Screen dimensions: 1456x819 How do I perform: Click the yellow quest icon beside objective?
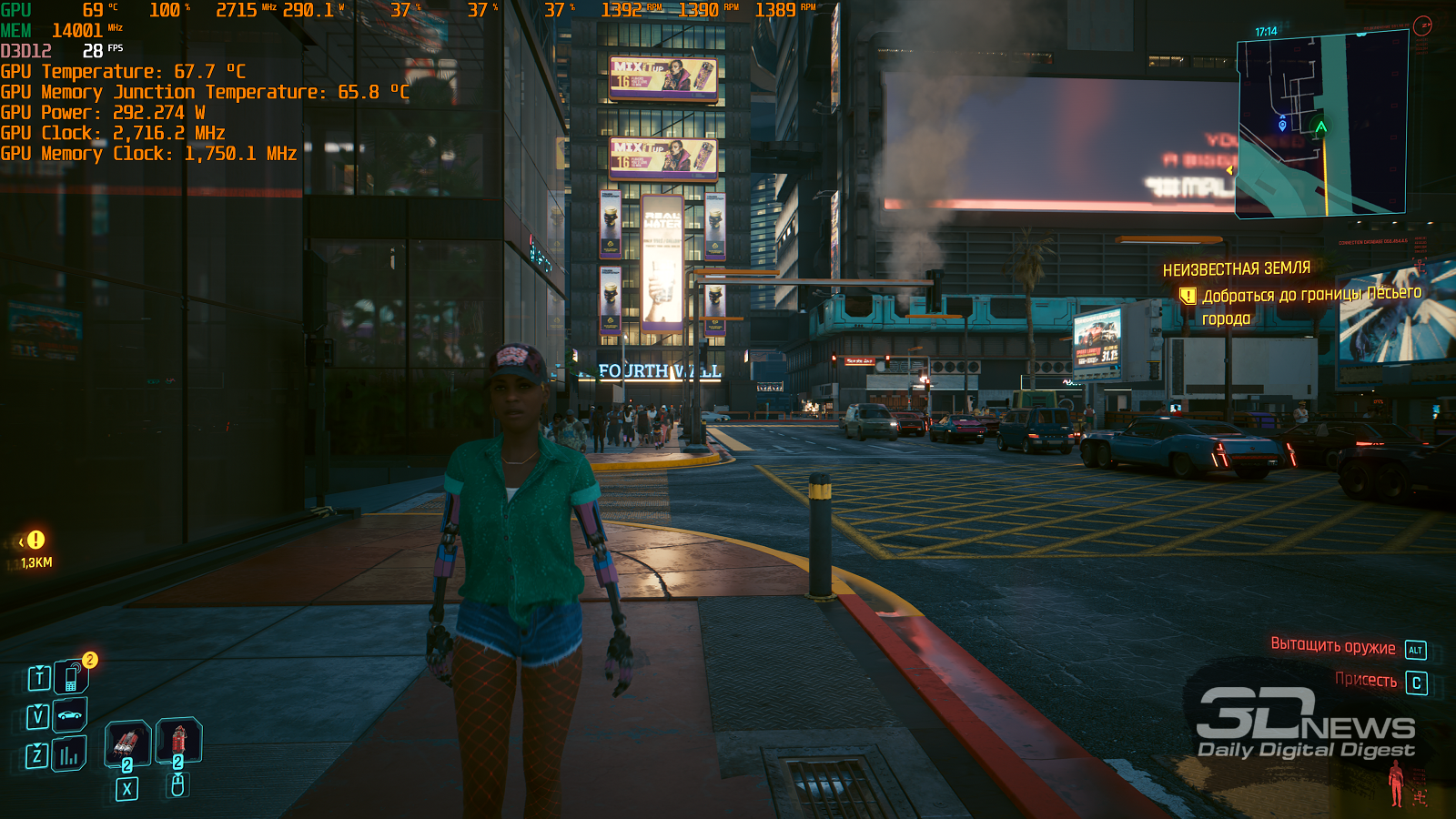pyautogui.click(x=1188, y=296)
